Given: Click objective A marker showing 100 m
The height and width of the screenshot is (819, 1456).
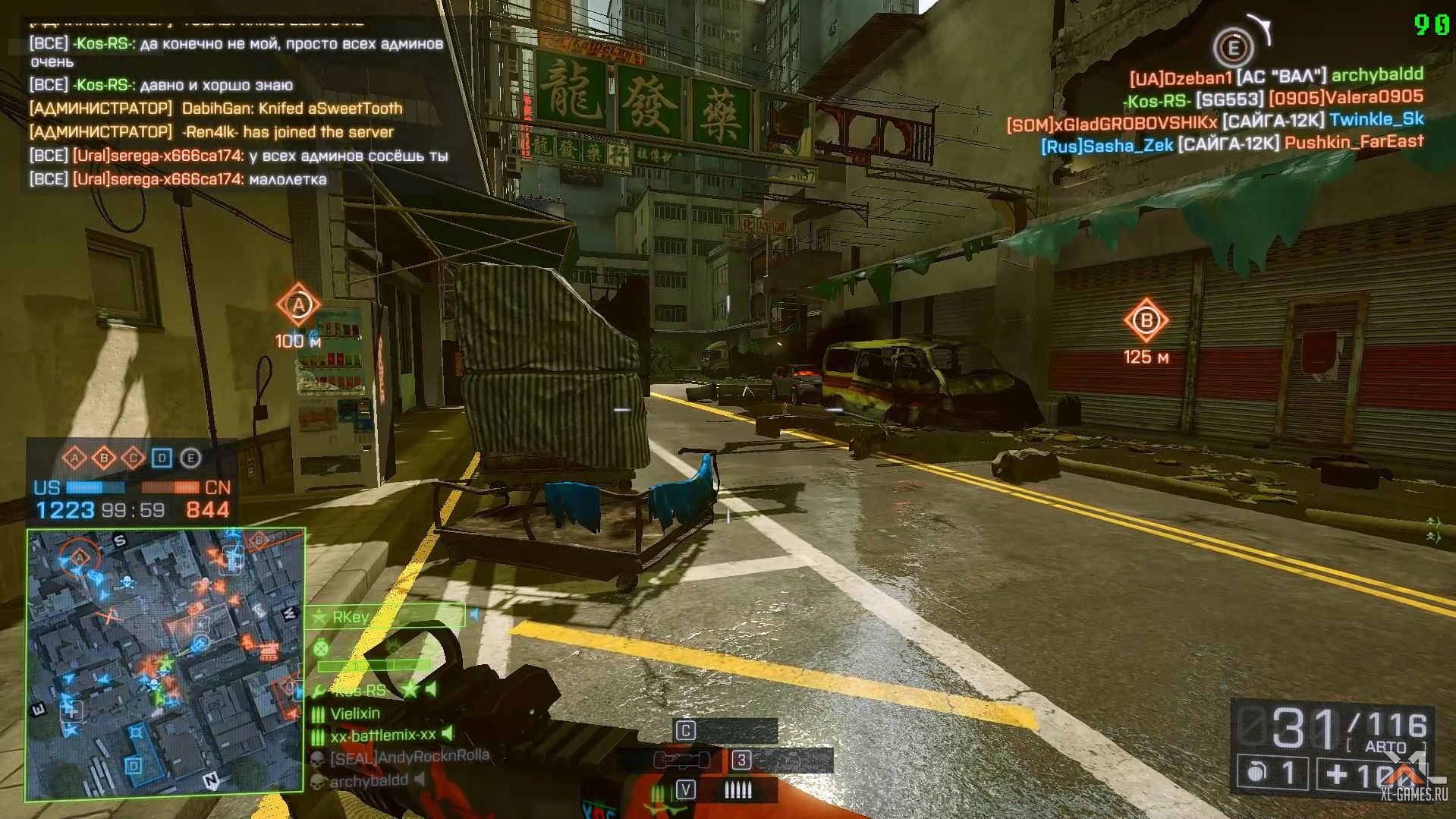Looking at the screenshot, I should coord(298,306).
